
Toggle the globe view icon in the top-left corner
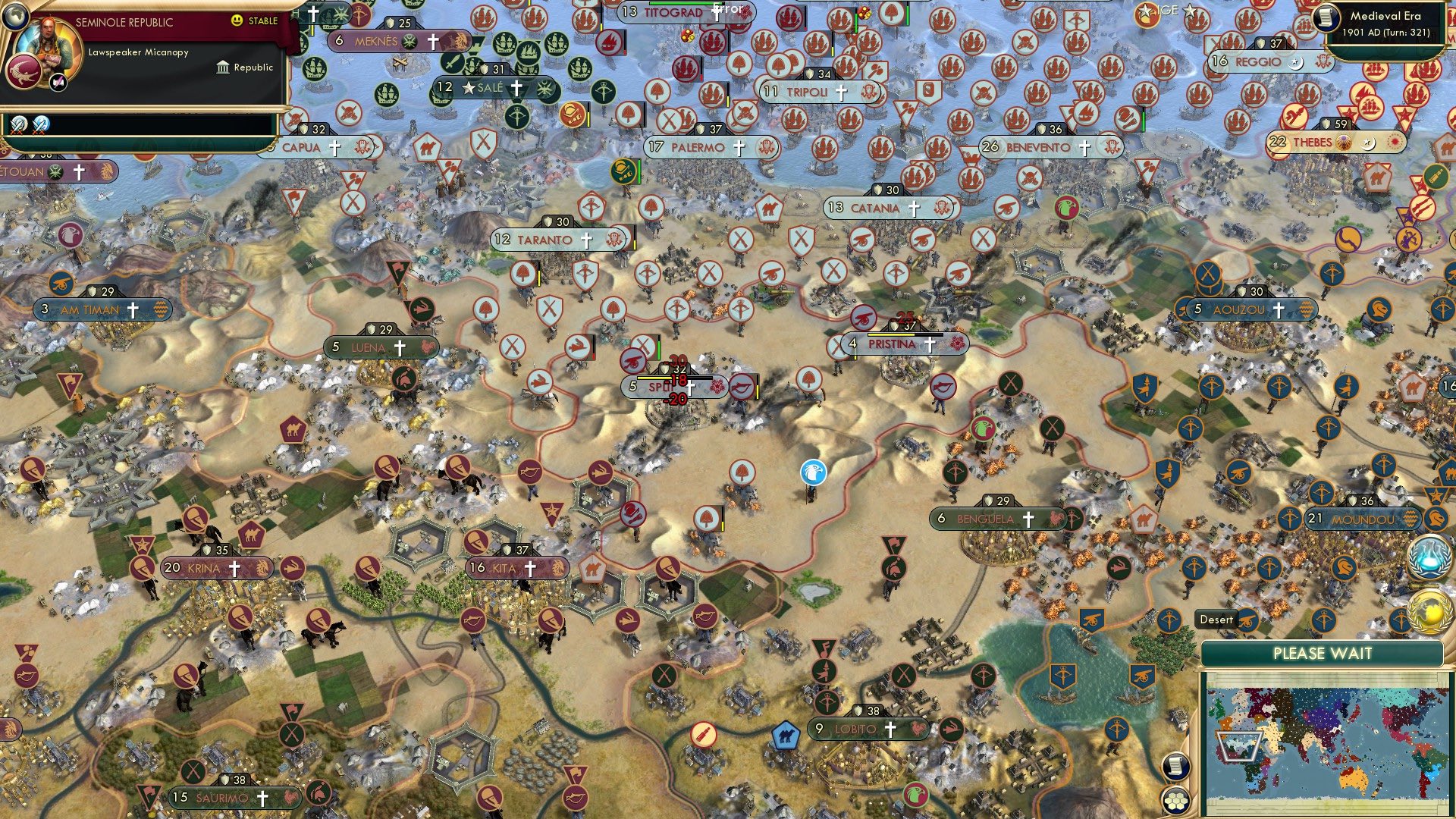pos(16,16)
